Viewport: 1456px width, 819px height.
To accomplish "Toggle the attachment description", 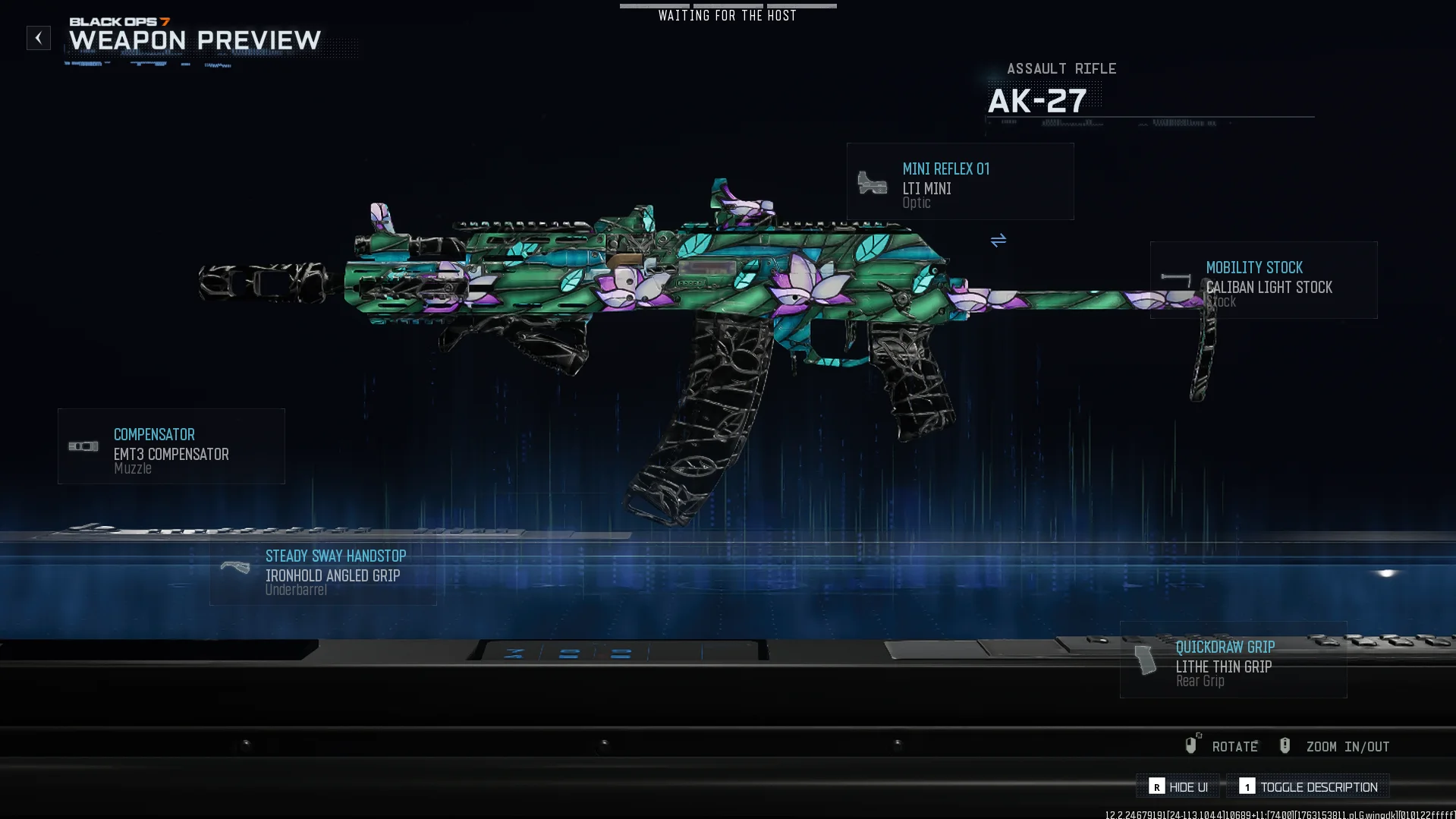I will 1308,786.
